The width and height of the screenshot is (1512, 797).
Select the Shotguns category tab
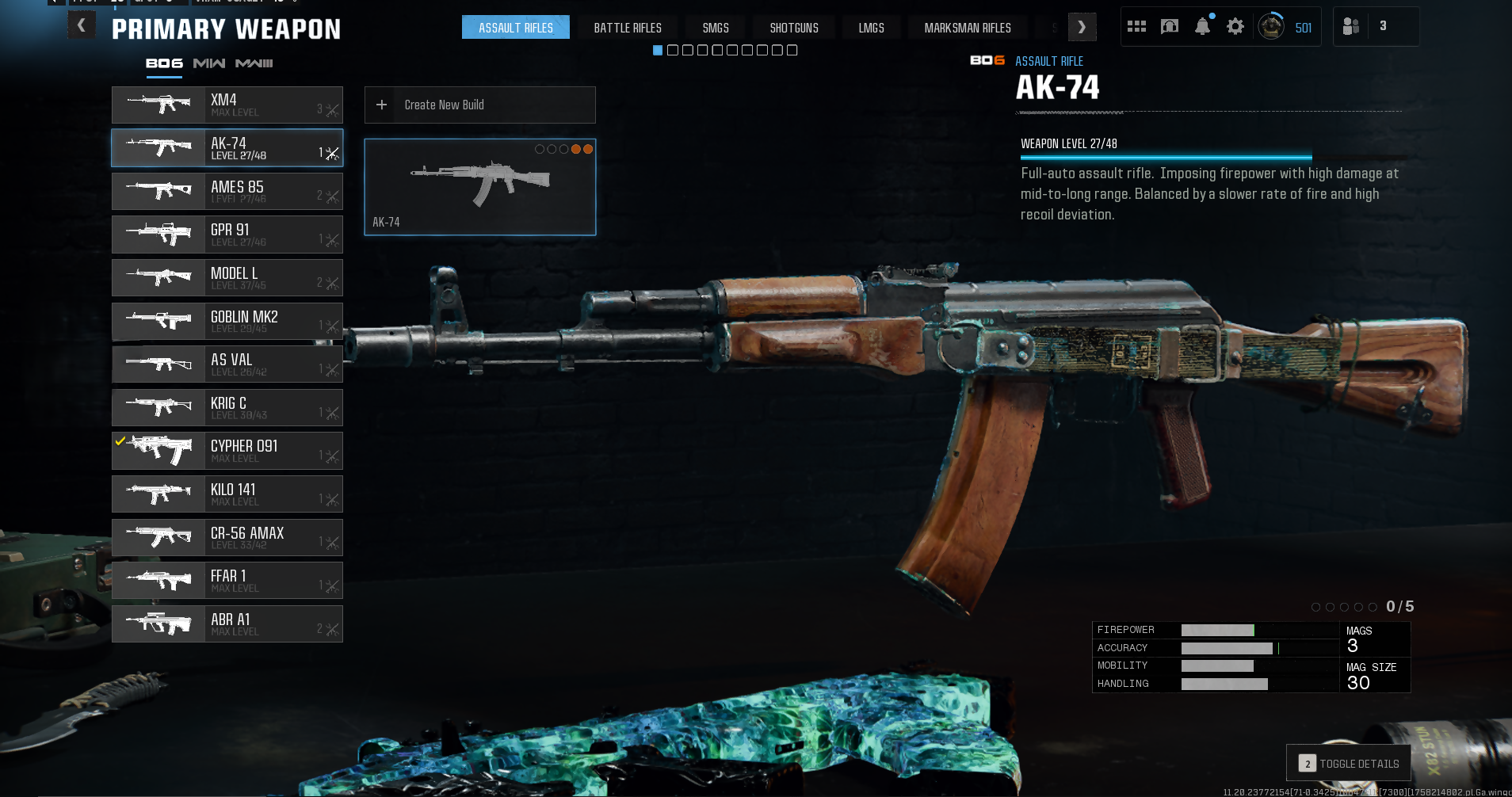[794, 28]
